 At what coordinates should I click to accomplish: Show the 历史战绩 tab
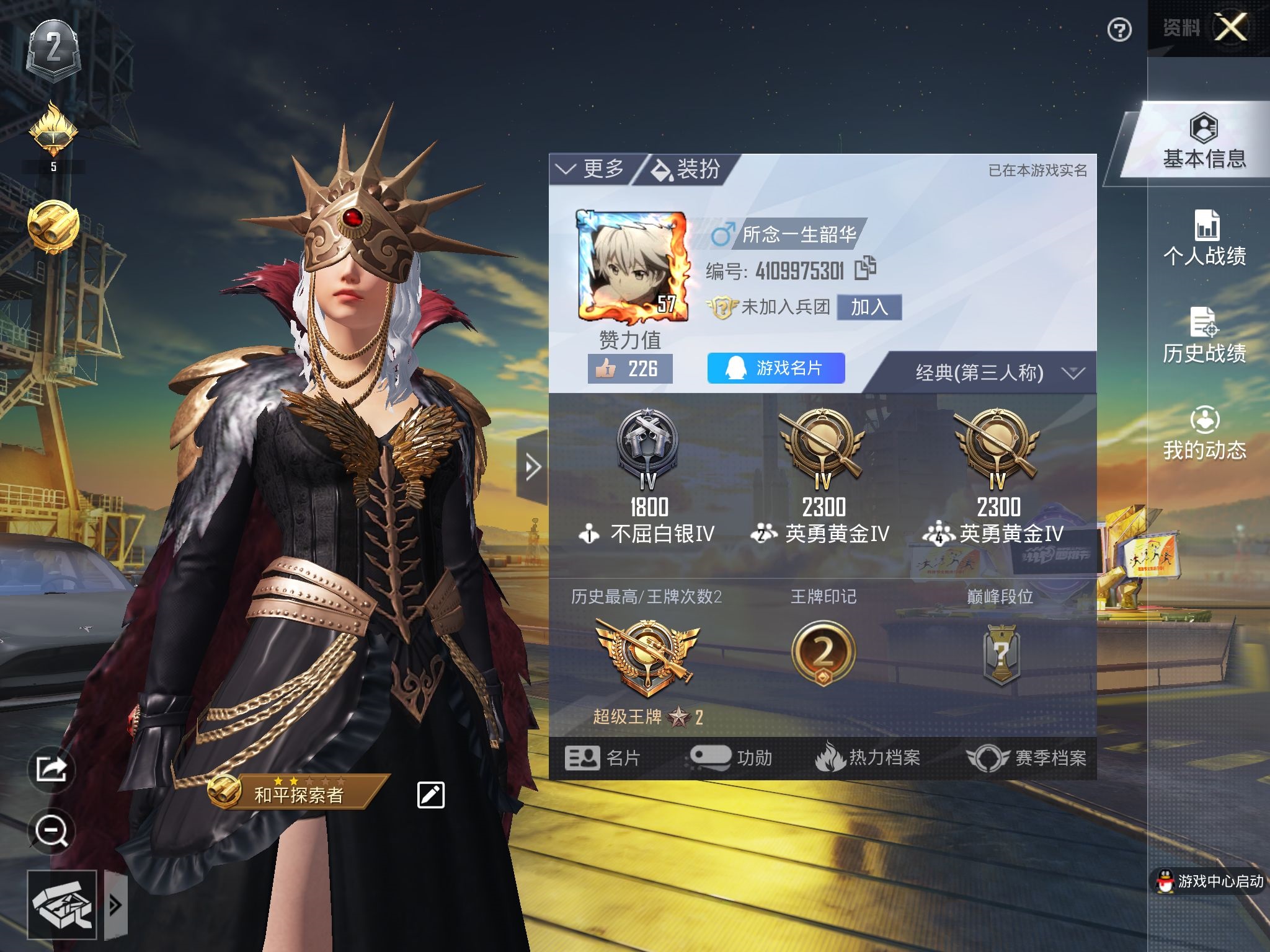(1204, 336)
